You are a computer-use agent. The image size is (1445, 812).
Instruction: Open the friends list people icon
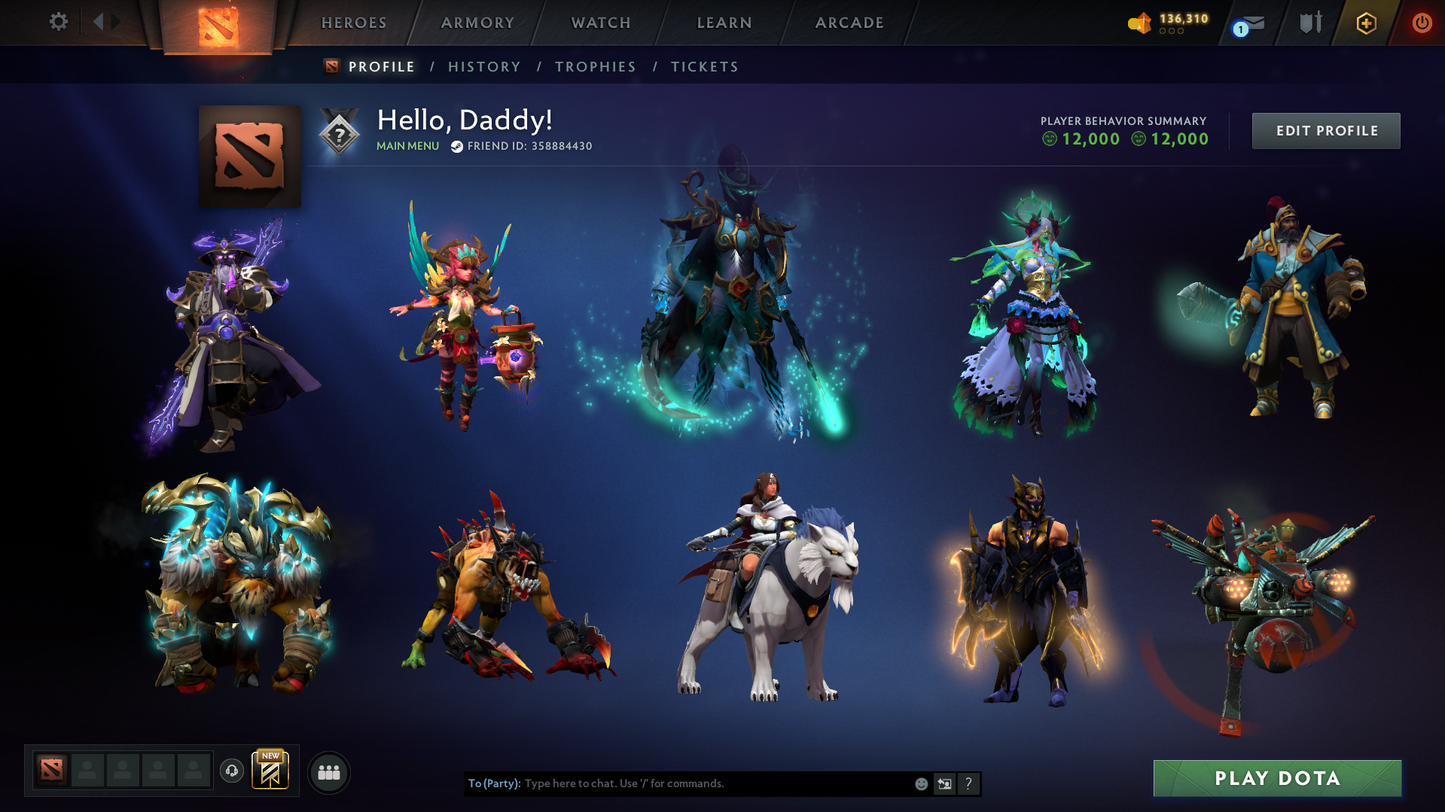(328, 771)
